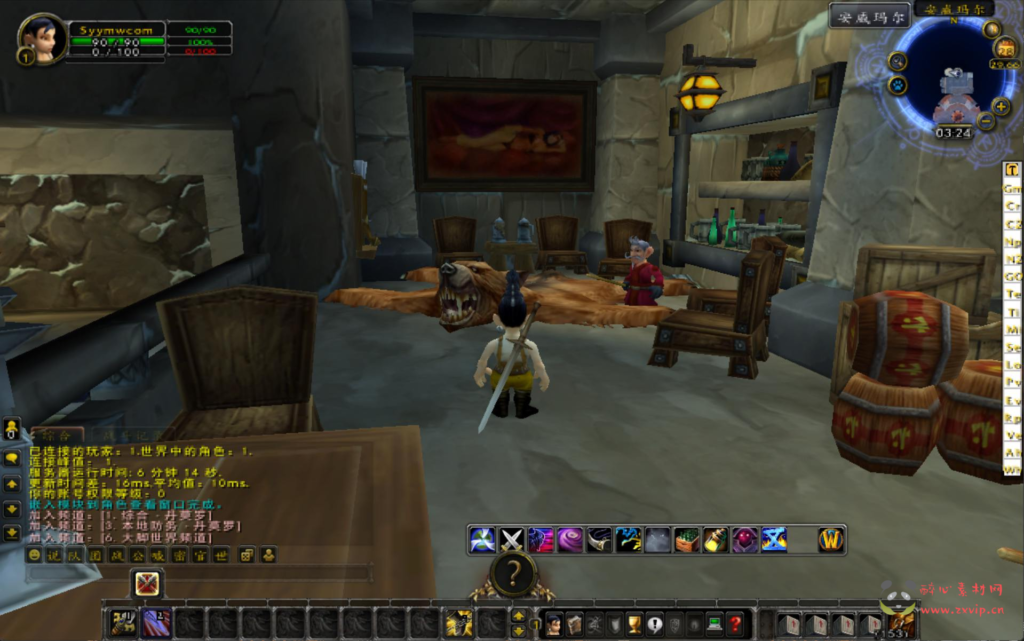Click the dice roll button in chat bar
The width and height of the screenshot is (1024, 641).
click(247, 555)
